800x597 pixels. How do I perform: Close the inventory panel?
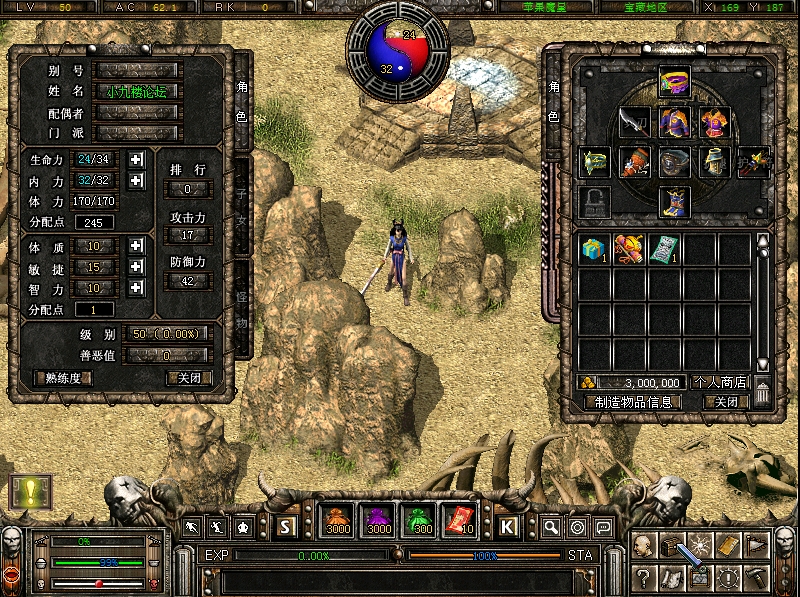[x=725, y=401]
